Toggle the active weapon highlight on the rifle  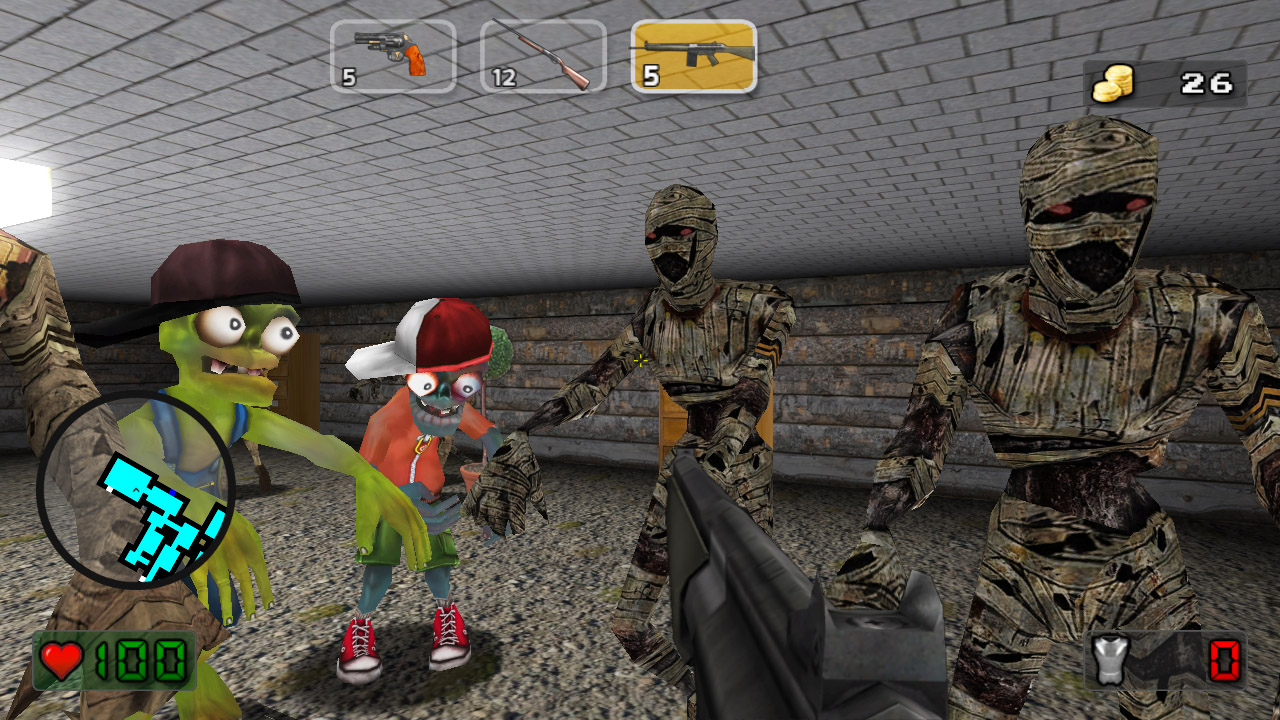693,55
